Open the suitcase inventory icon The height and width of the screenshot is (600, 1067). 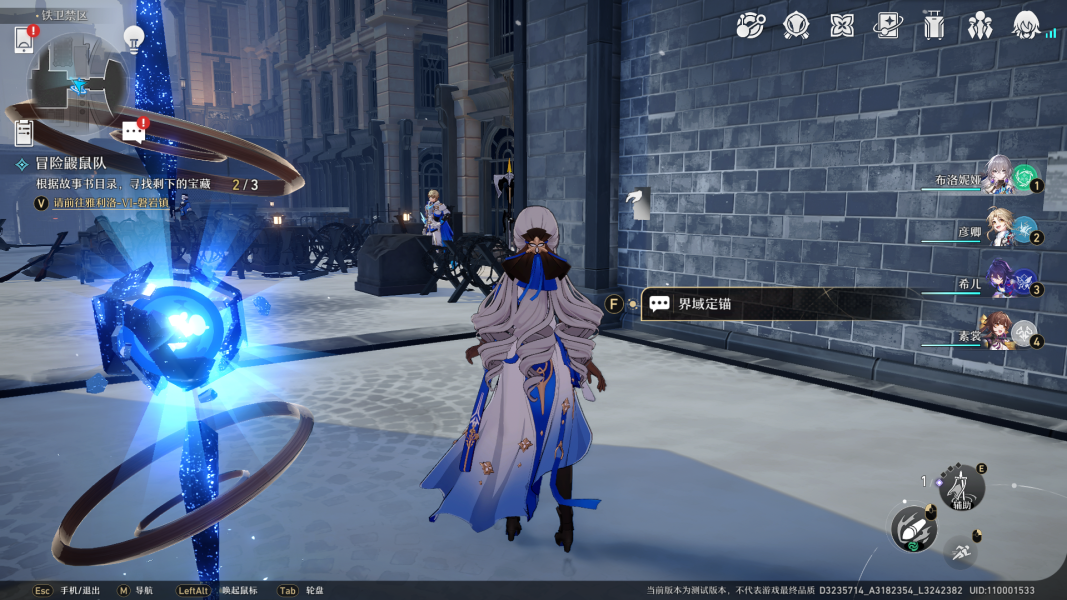[x=934, y=25]
